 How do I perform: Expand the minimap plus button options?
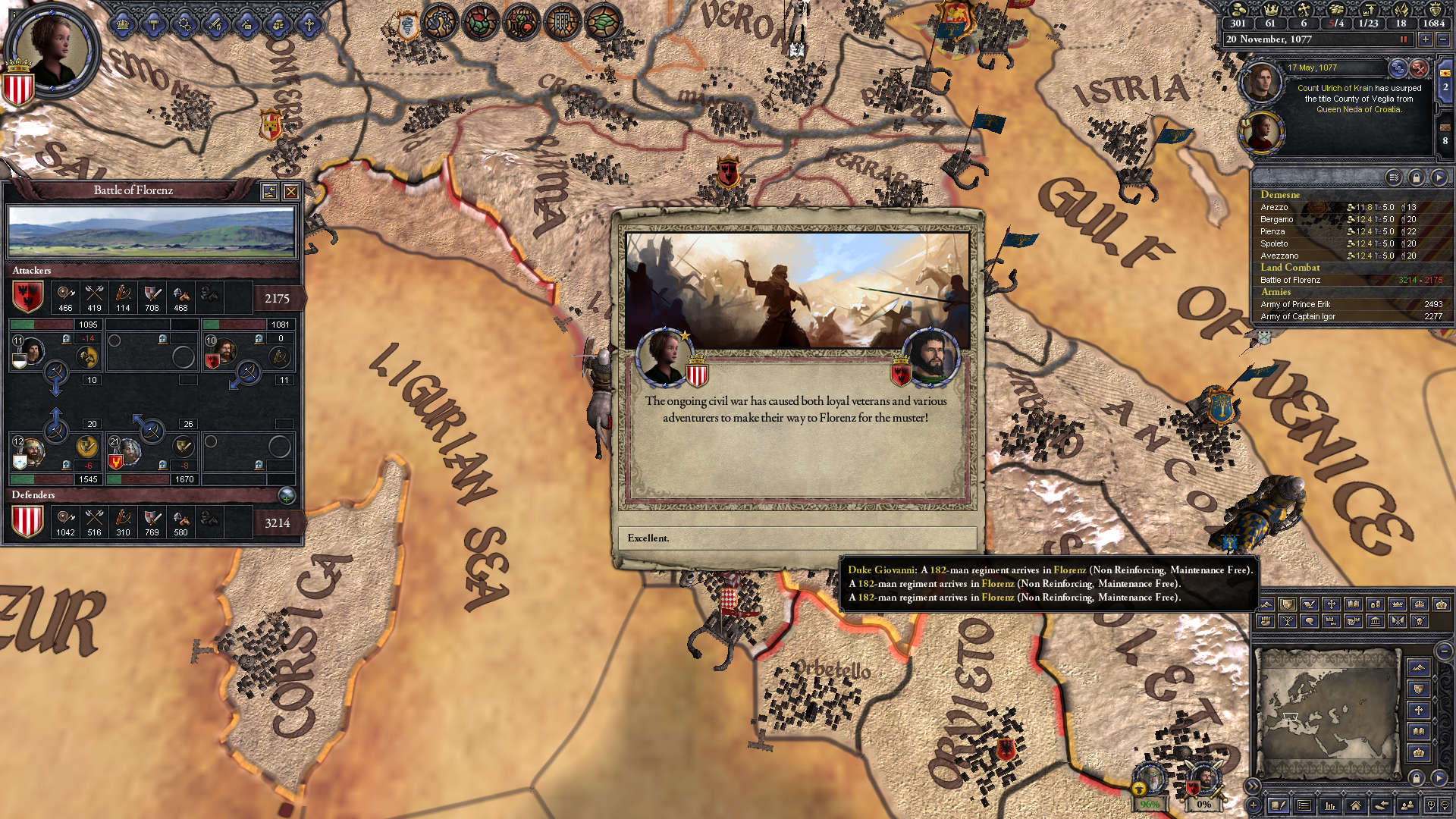click(x=1253, y=805)
